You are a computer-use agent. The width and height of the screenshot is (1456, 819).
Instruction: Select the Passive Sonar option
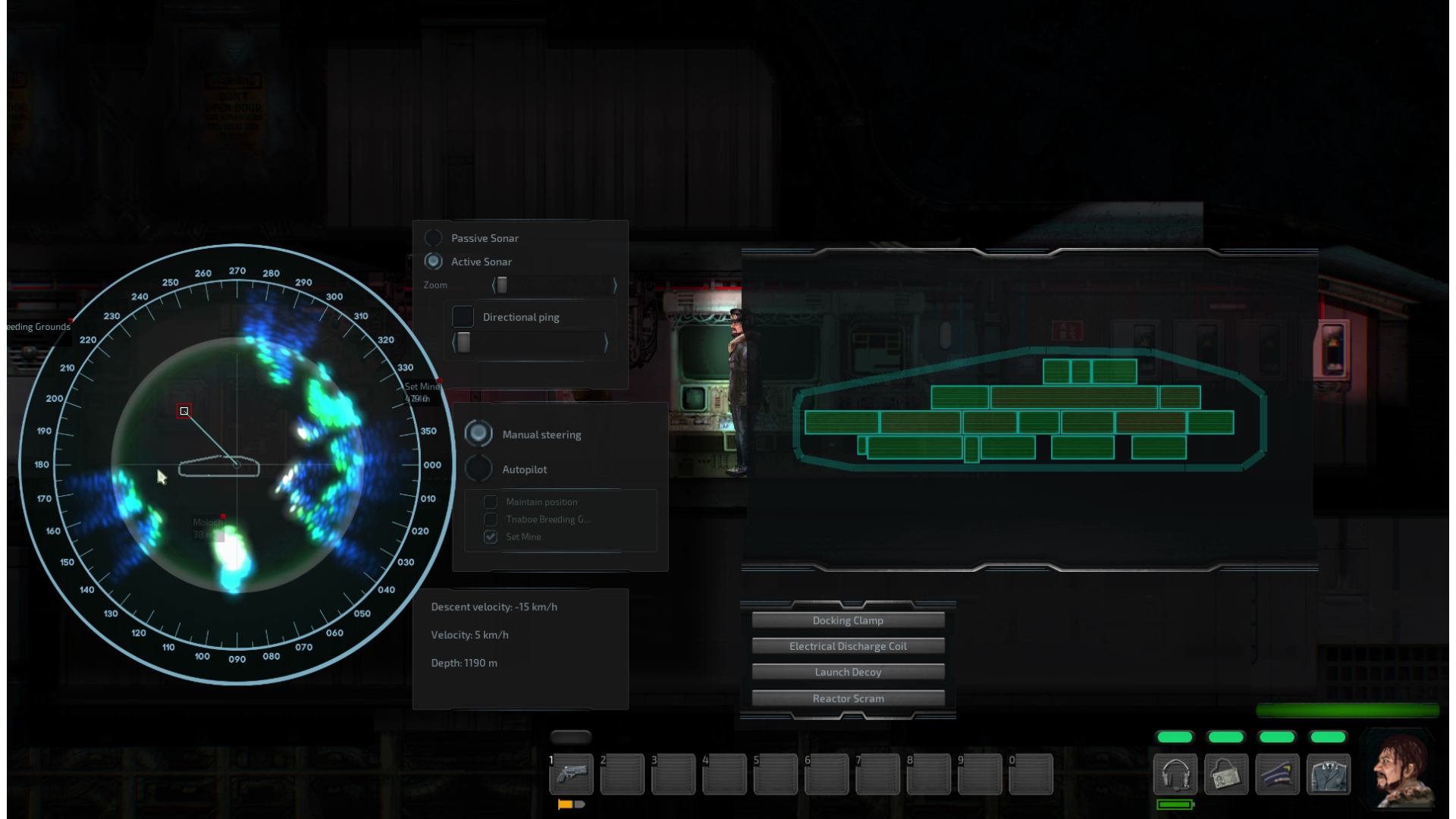tap(434, 238)
